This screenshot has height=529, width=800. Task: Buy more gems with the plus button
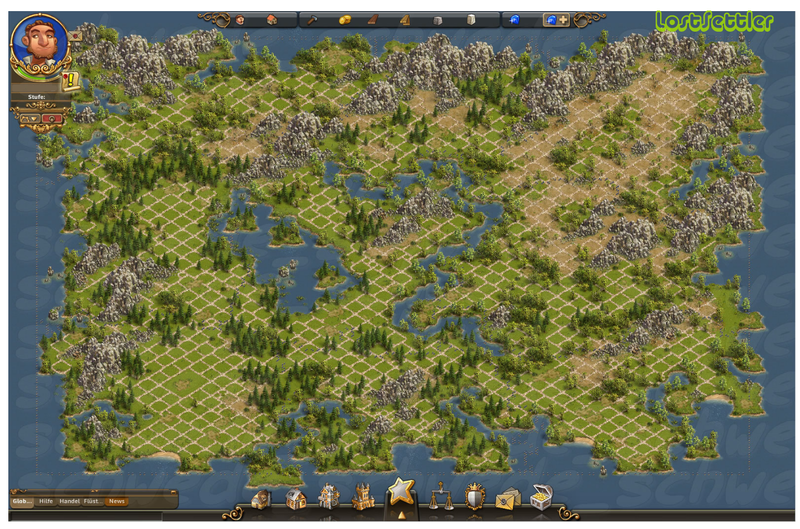pos(562,19)
